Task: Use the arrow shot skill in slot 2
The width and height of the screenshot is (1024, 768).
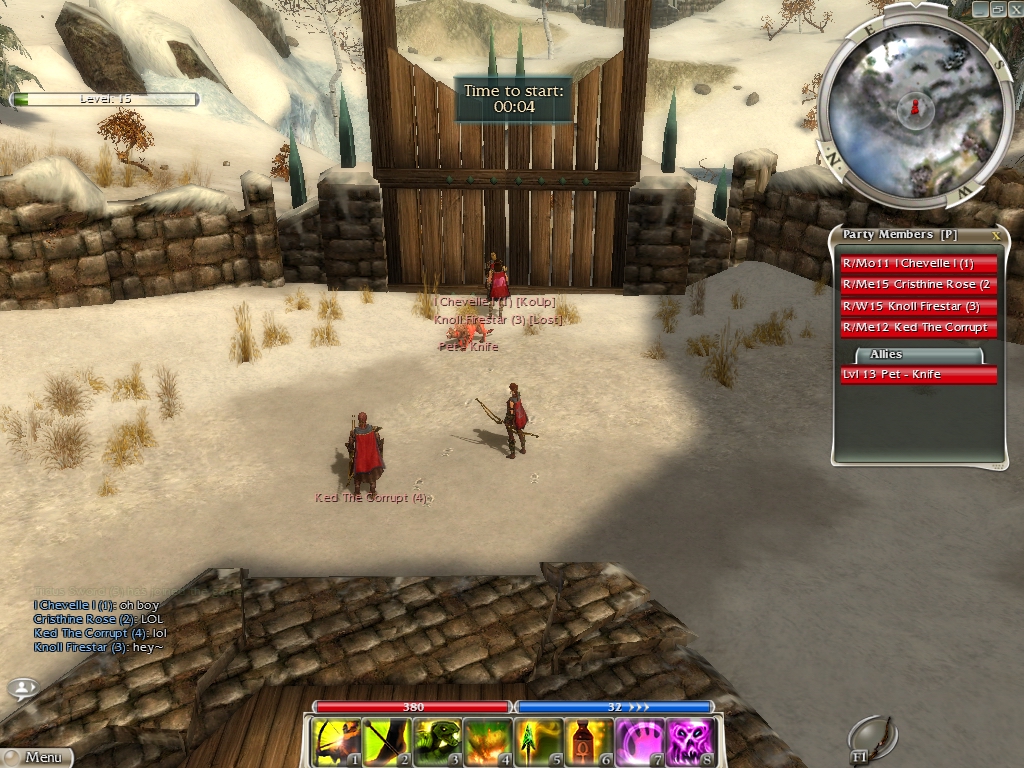Action: pos(386,743)
